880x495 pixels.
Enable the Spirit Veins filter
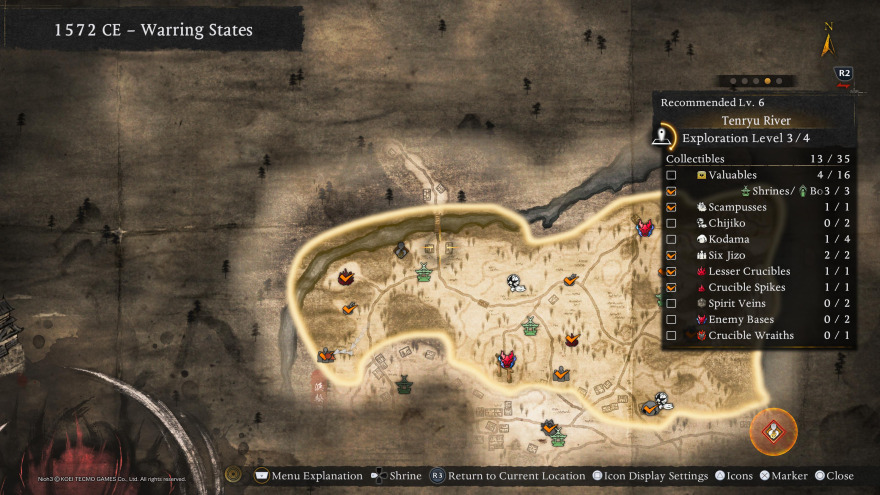(671, 303)
